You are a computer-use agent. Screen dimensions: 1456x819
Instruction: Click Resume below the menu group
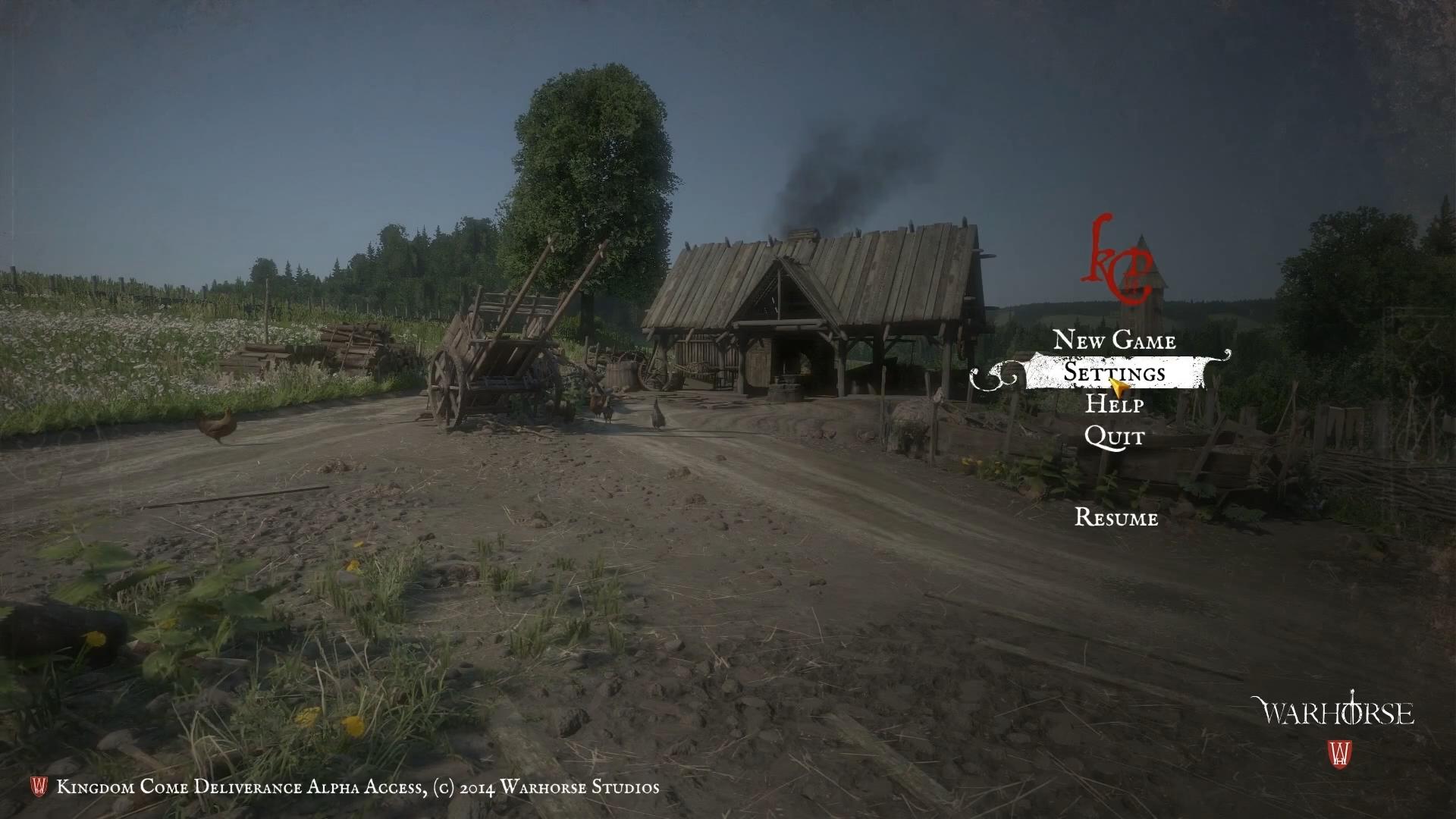coord(1118,519)
